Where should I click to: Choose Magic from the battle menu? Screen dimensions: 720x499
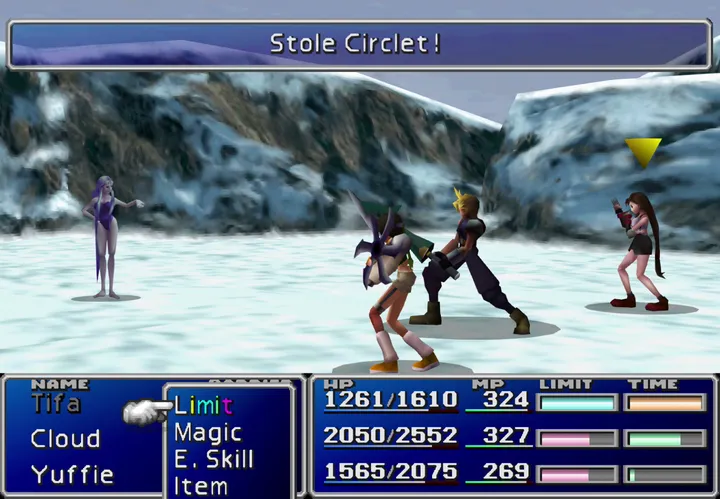click(208, 432)
